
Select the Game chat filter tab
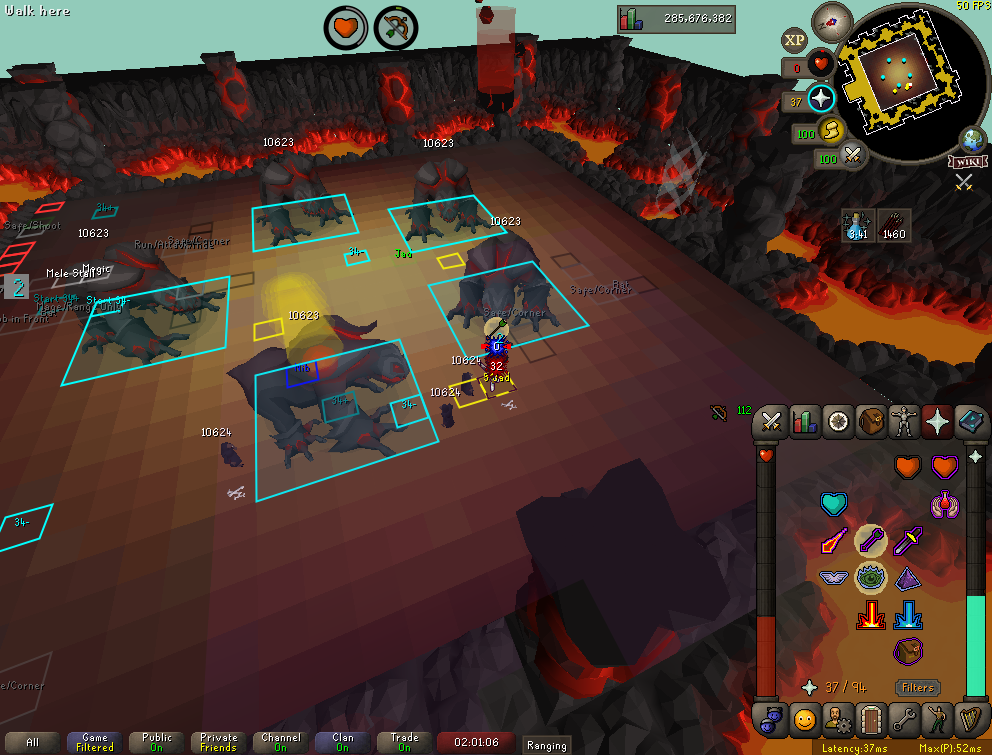pos(95,742)
